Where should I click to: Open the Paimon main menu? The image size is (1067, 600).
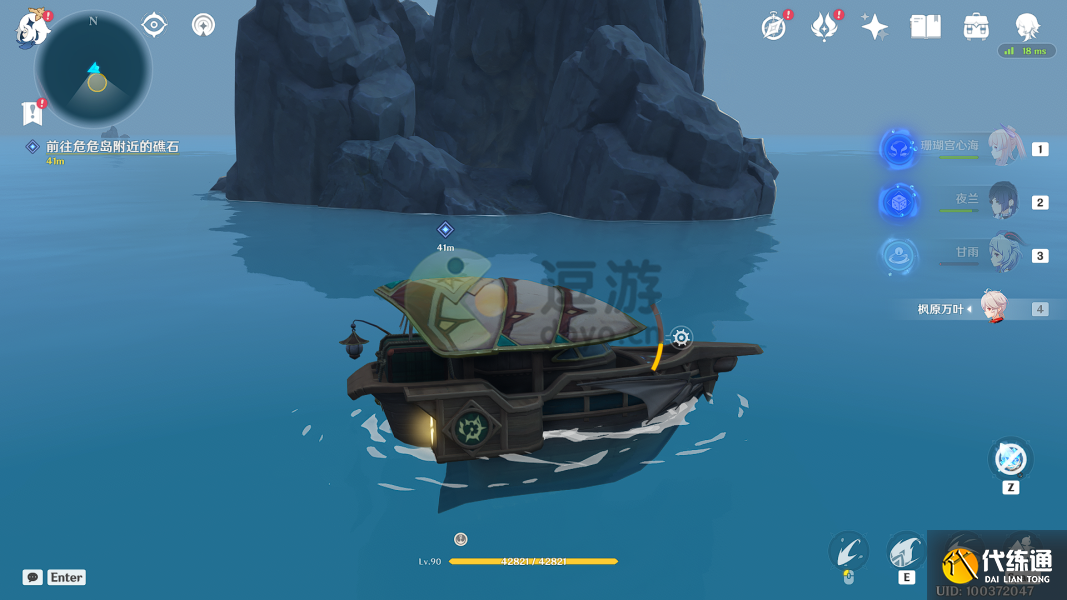point(32,29)
